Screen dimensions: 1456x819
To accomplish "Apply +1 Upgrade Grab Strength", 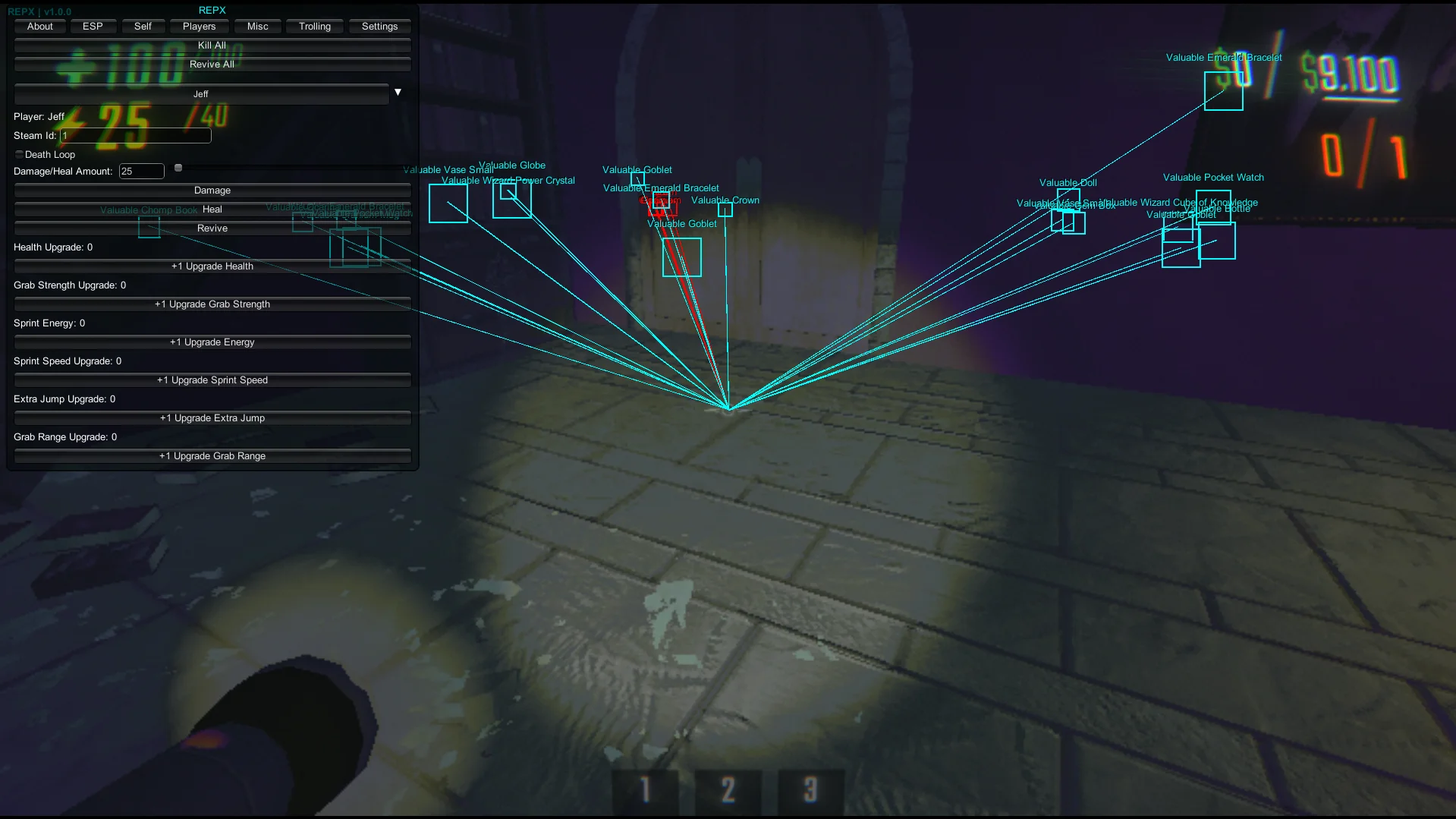I will point(212,304).
